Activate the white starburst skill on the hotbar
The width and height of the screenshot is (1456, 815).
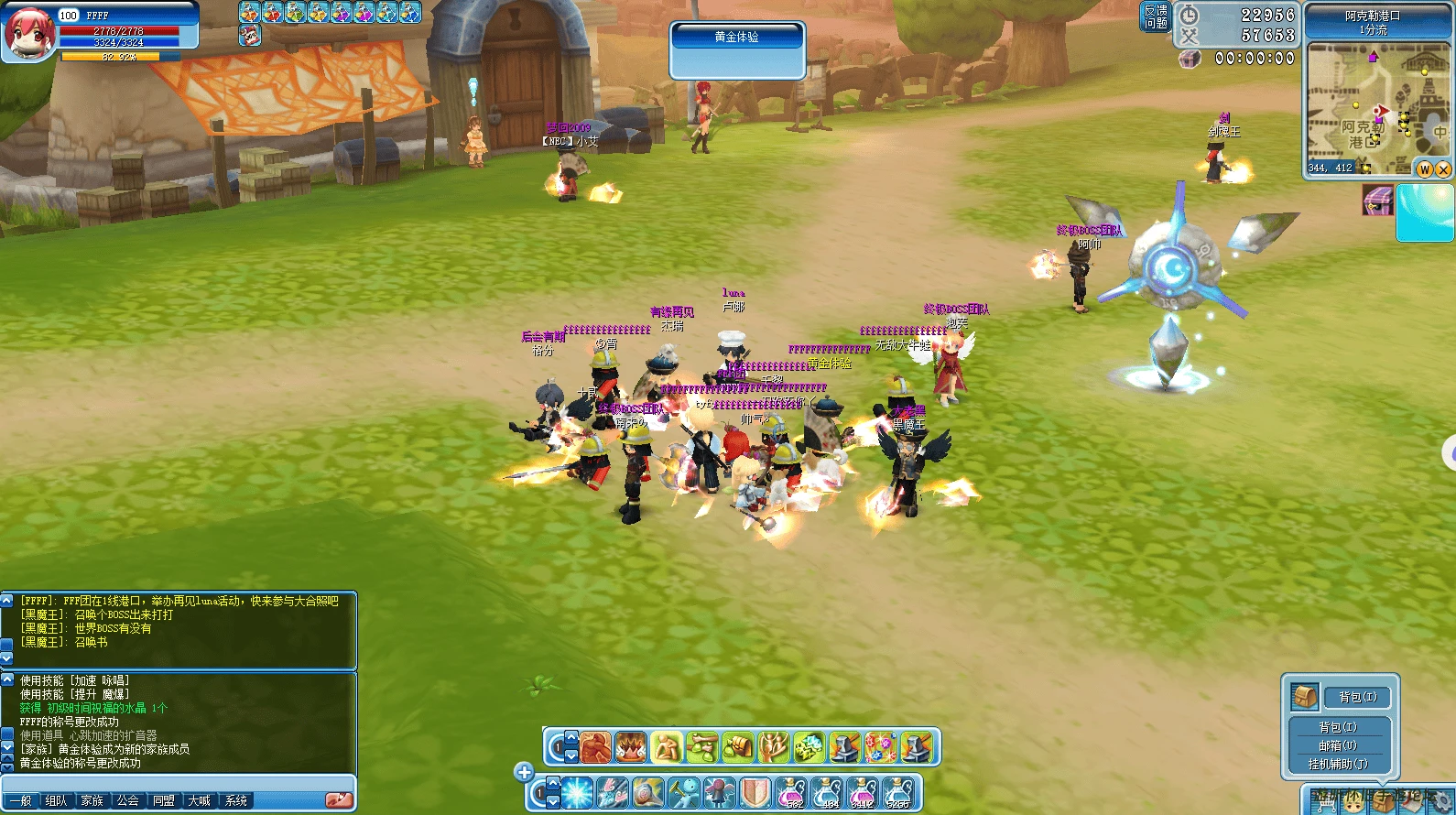577,793
